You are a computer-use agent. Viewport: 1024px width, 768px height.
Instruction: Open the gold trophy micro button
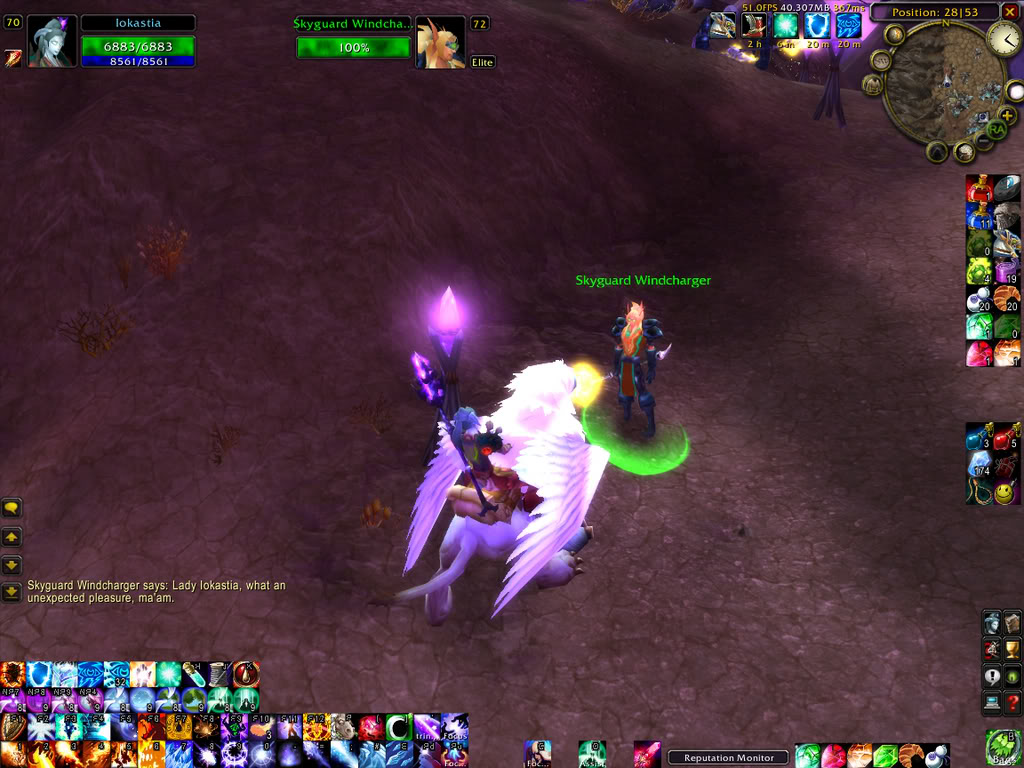point(1013,650)
